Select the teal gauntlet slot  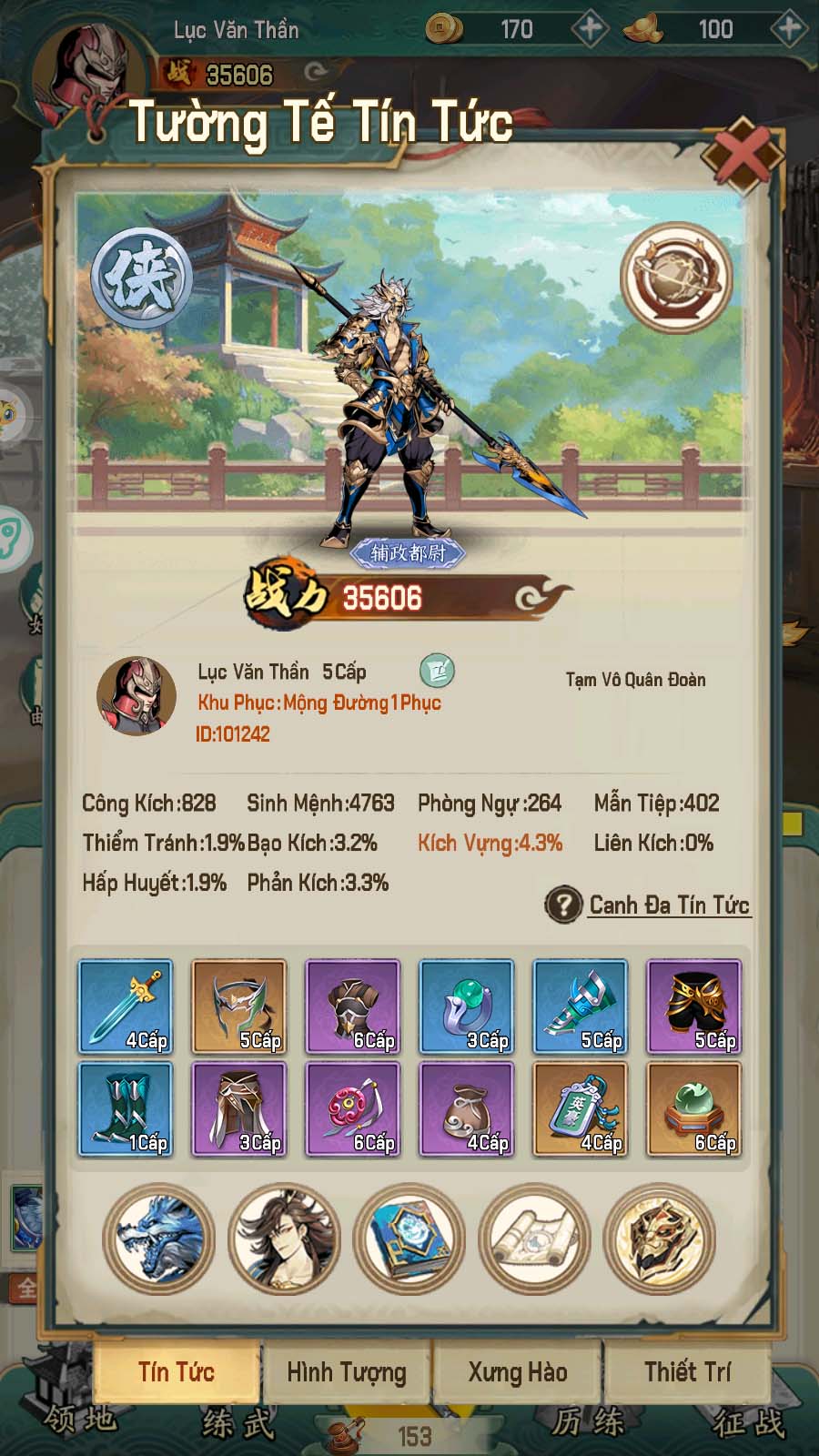pos(581,1006)
